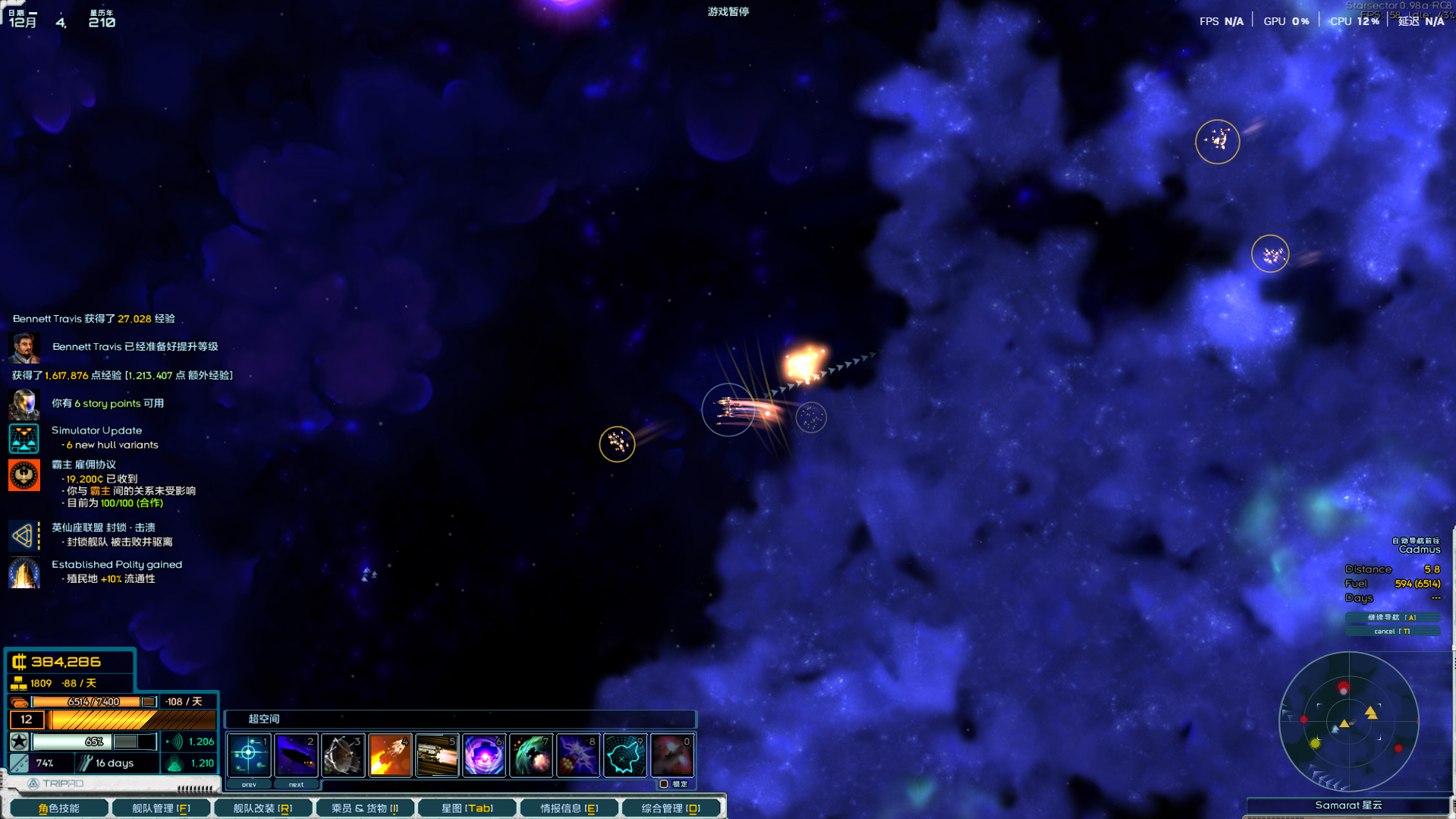Activate the purple vortex ability in slot 6
The image size is (1456, 819).
484,755
